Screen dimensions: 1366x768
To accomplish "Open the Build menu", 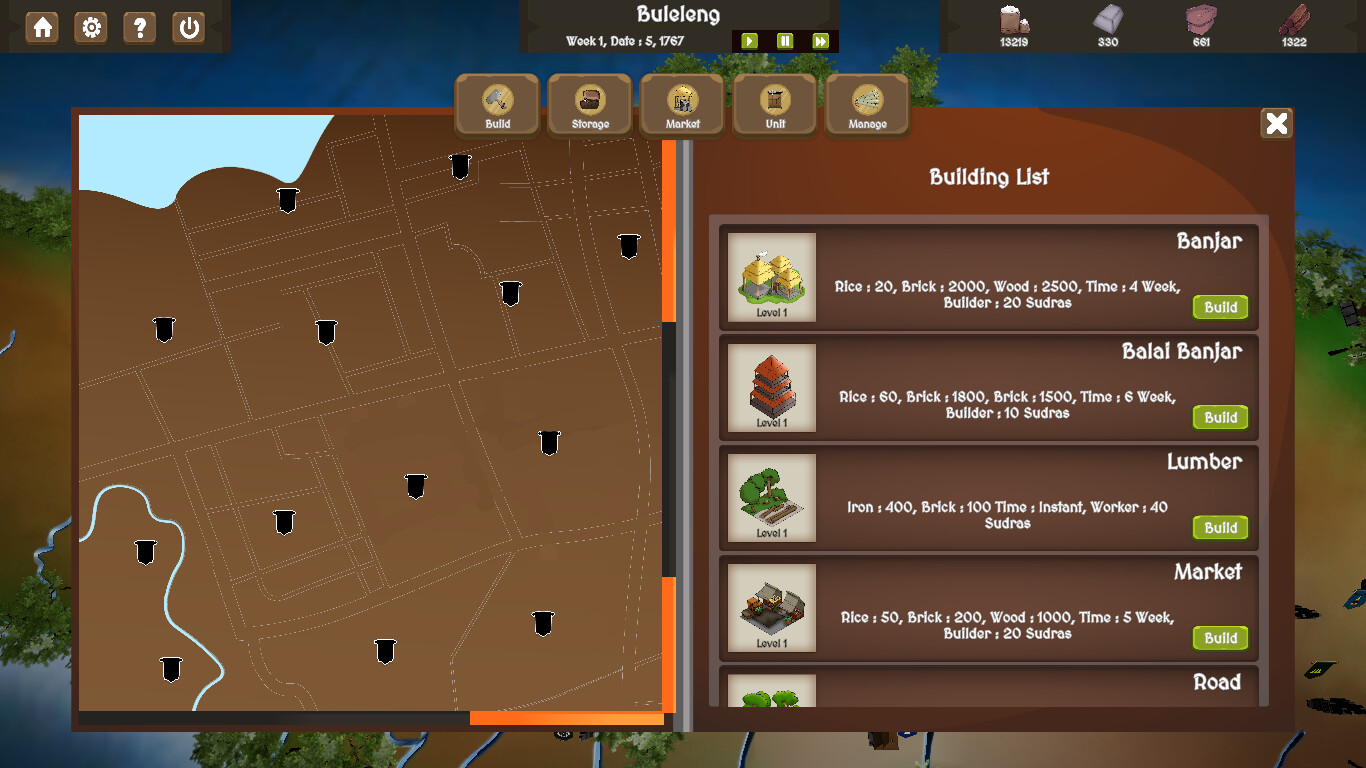I will [x=497, y=103].
